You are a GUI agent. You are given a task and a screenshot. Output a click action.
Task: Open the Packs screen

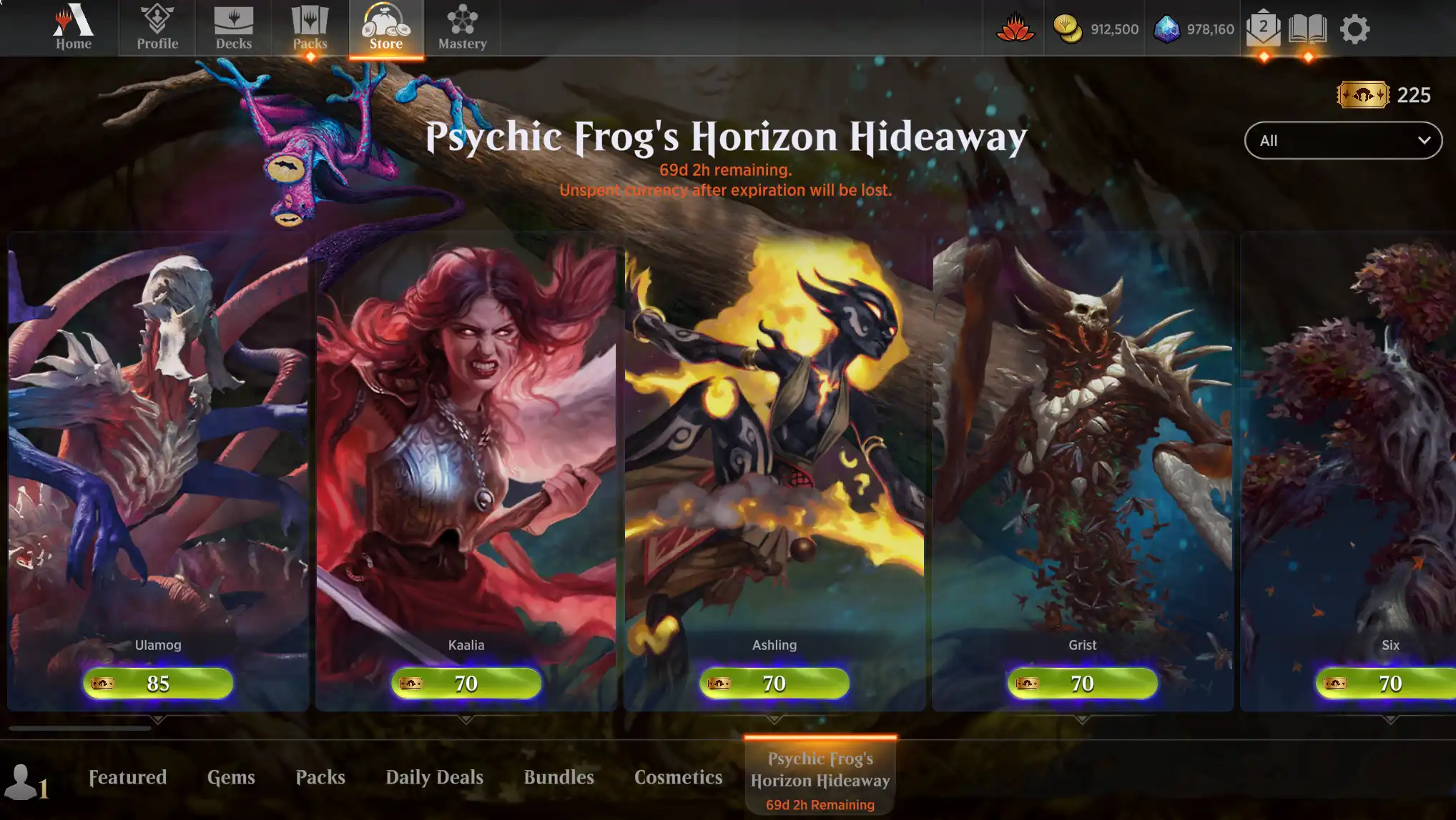click(310, 29)
